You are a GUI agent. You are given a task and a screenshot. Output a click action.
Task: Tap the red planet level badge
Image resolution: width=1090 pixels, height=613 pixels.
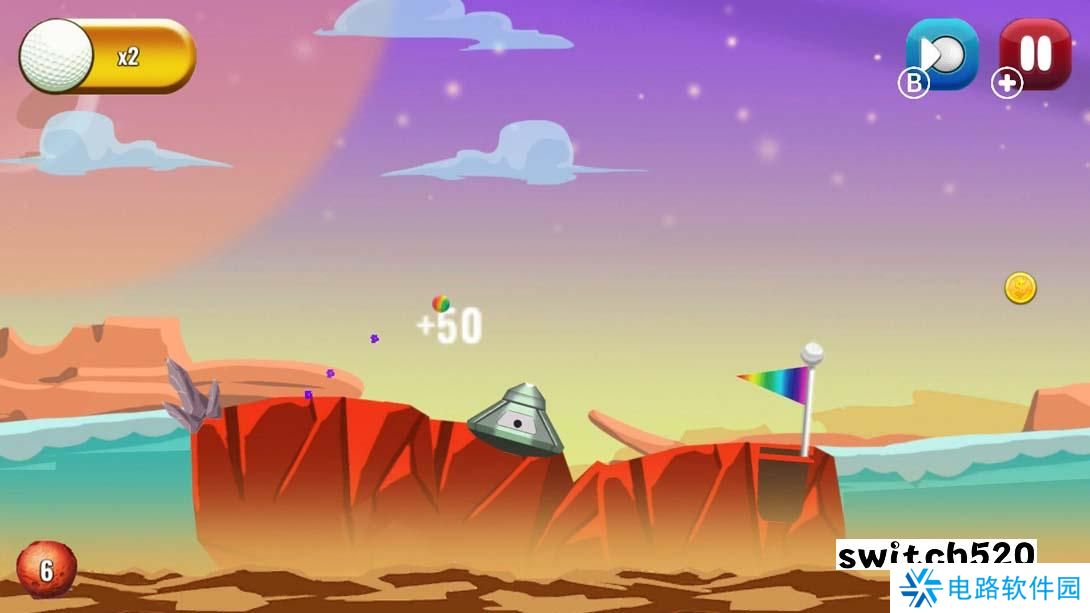pyautogui.click(x=44, y=568)
